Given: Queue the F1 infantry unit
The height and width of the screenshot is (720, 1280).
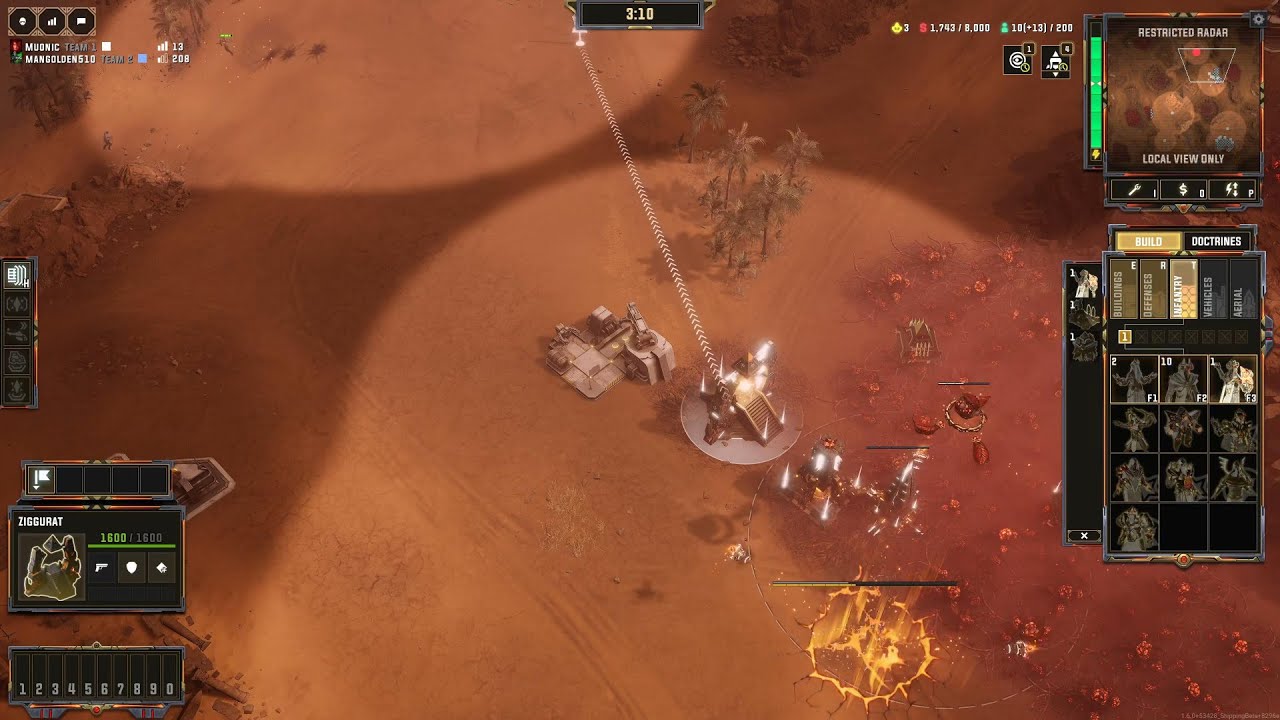Looking at the screenshot, I should tap(1133, 379).
